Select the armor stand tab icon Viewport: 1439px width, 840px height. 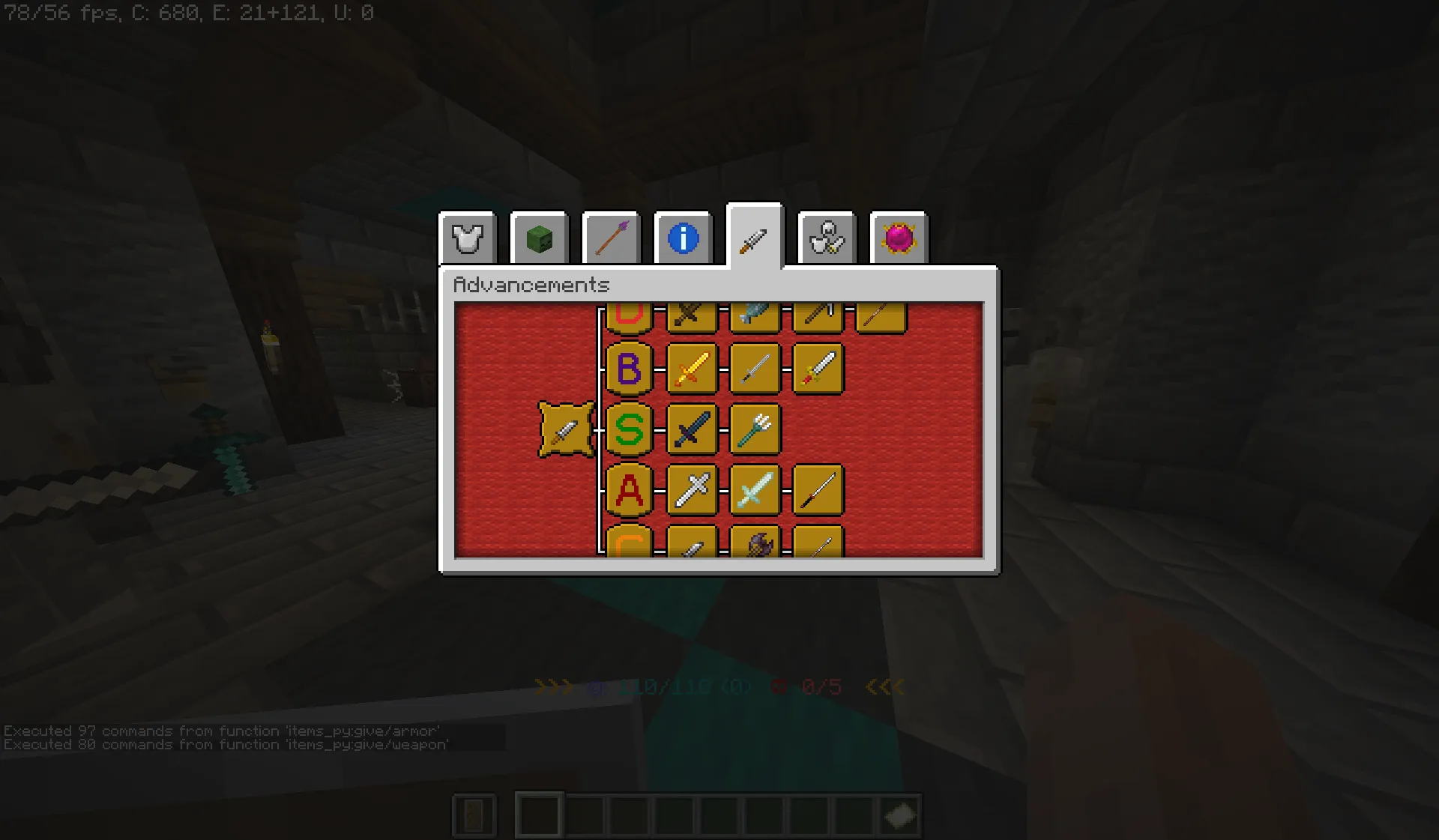[827, 238]
